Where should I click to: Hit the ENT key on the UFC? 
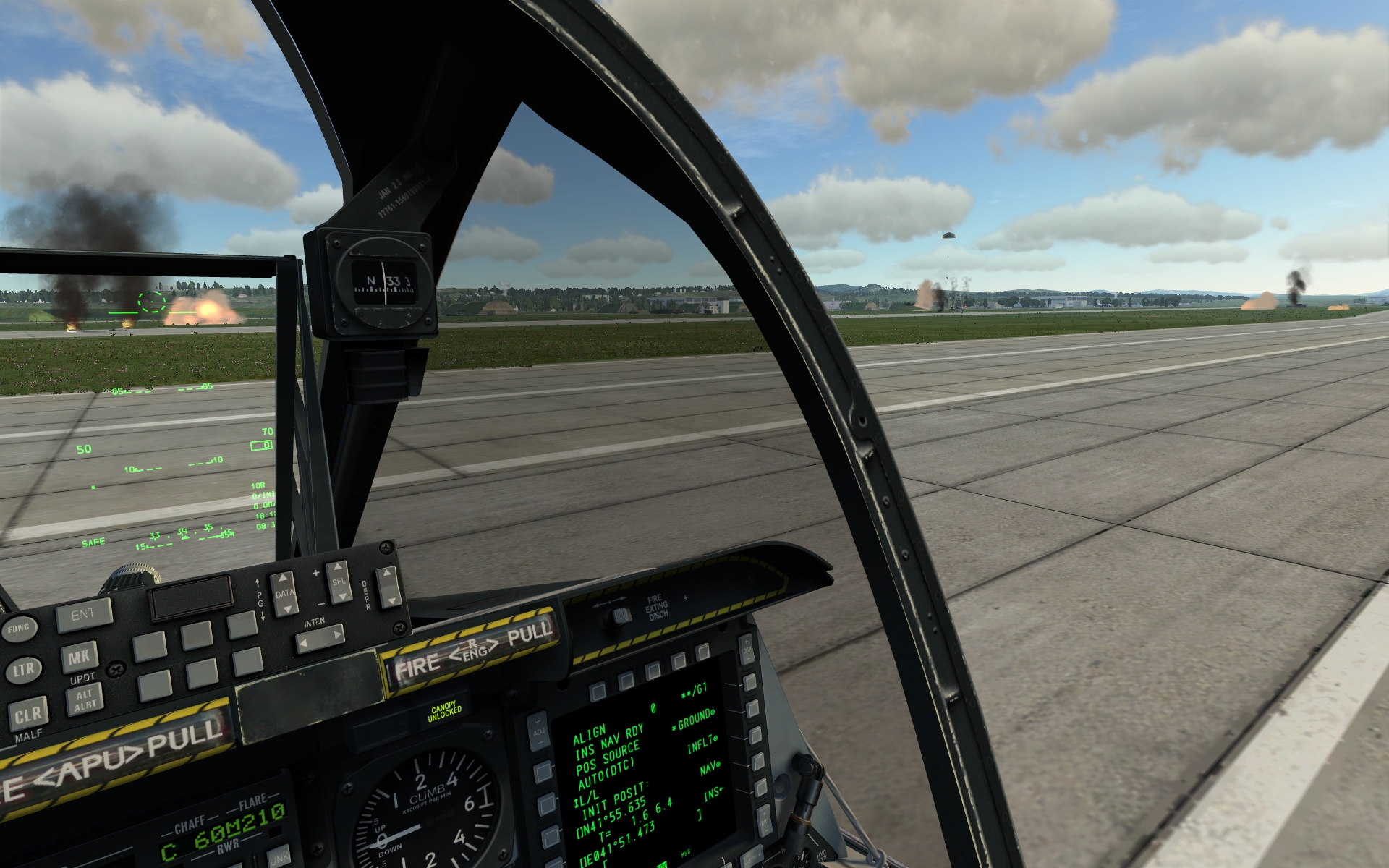click(x=85, y=615)
